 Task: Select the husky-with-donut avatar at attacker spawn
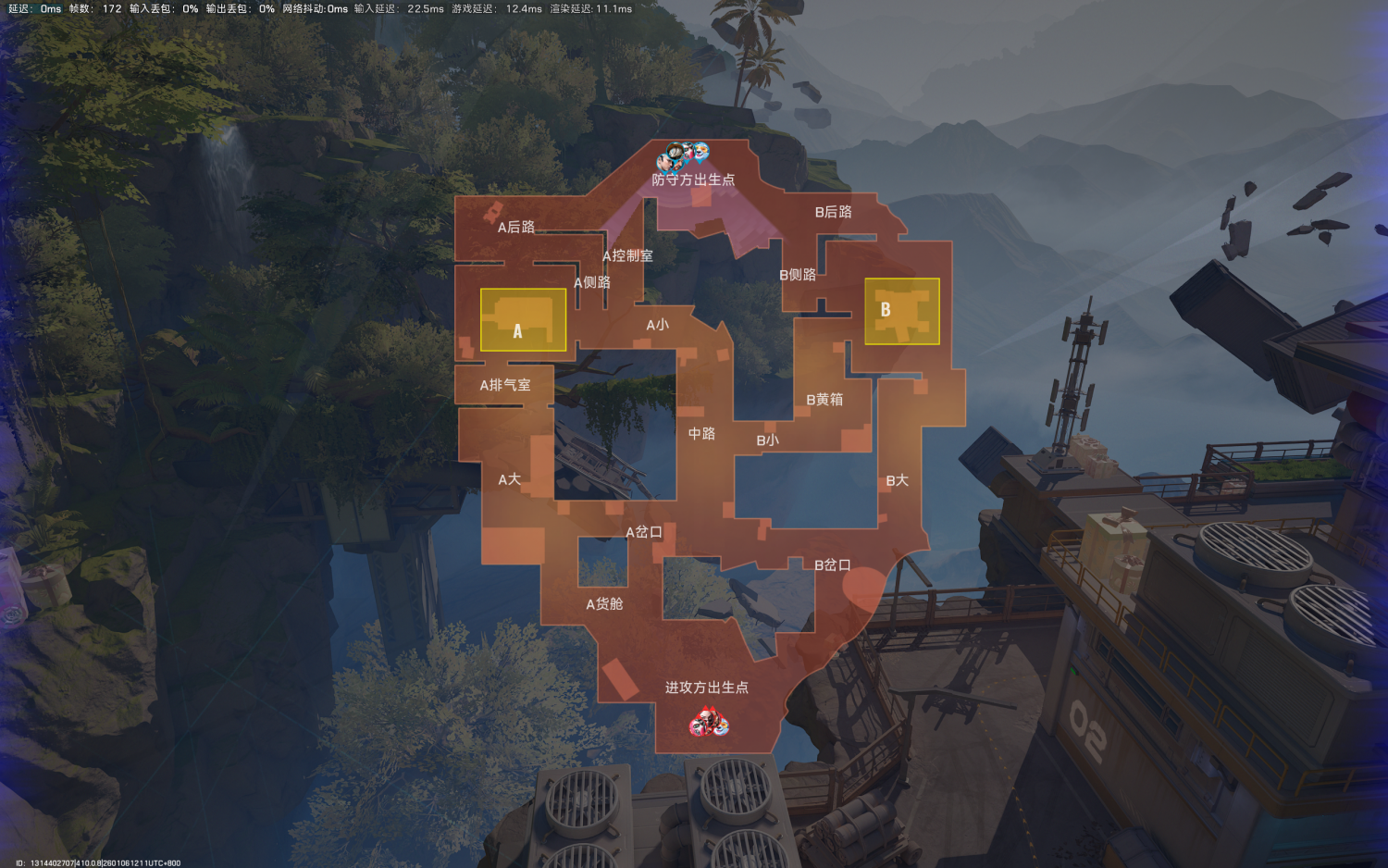point(722,727)
